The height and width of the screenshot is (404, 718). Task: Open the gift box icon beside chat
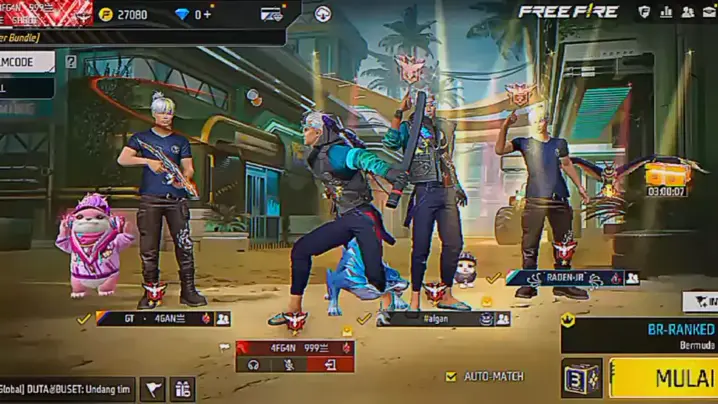(x=182, y=389)
